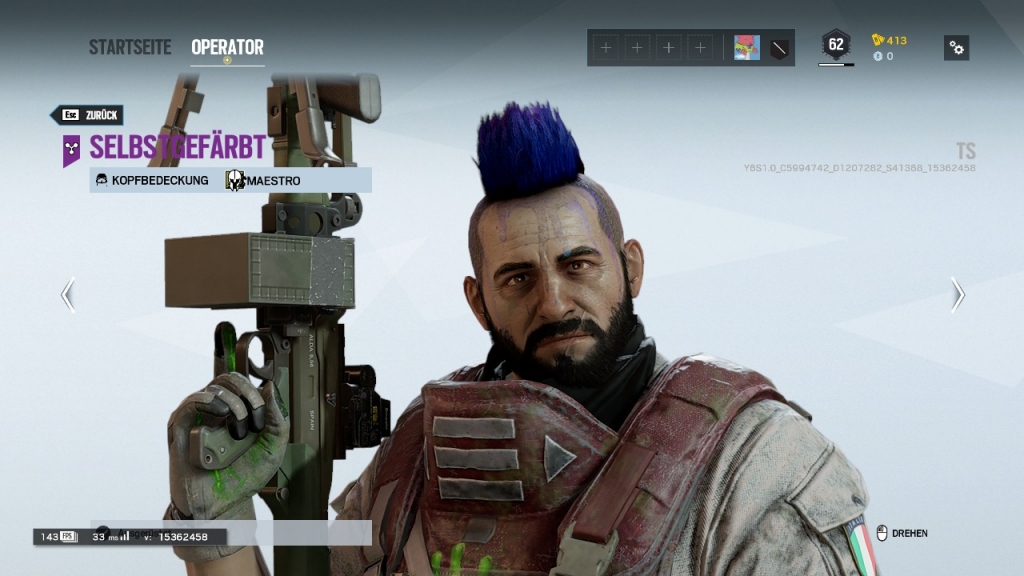Open the Operator tab
Image resolution: width=1024 pixels, height=576 pixels.
227,47
